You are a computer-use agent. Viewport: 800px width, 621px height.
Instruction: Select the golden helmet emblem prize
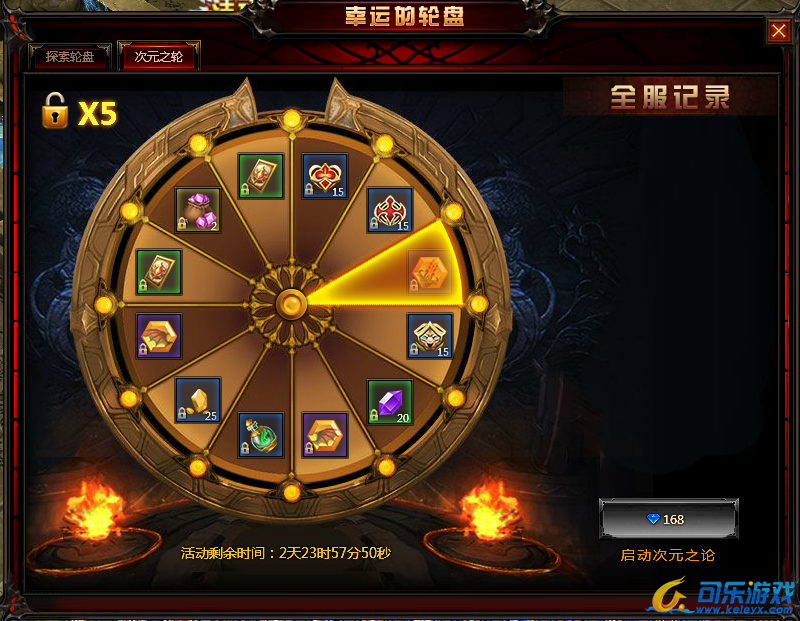pyautogui.click(x=430, y=336)
